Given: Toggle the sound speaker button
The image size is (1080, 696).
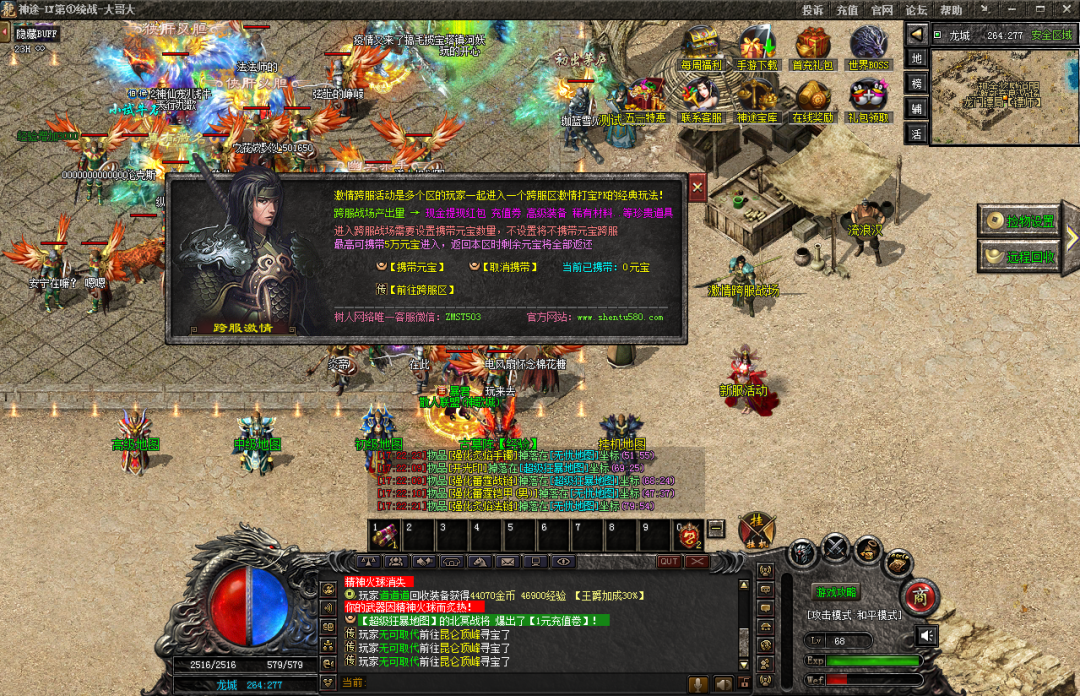Looking at the screenshot, I should click(x=927, y=635).
